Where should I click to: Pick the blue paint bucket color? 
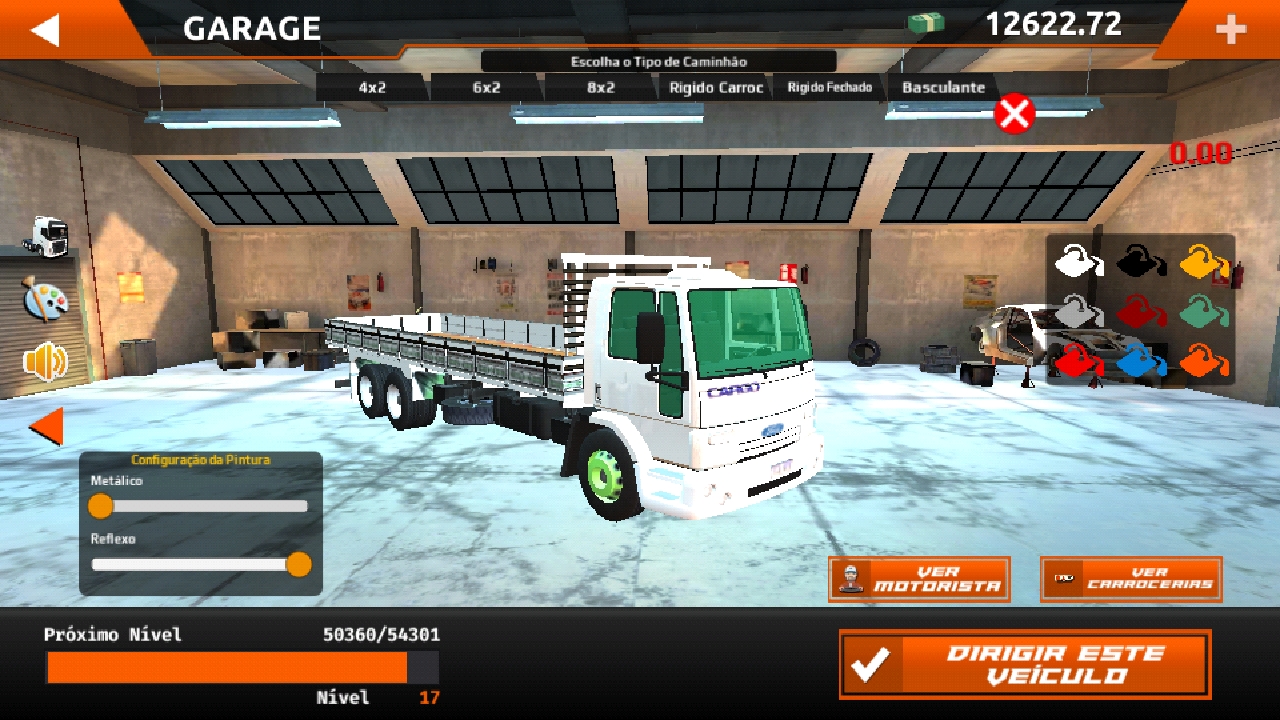1140,360
